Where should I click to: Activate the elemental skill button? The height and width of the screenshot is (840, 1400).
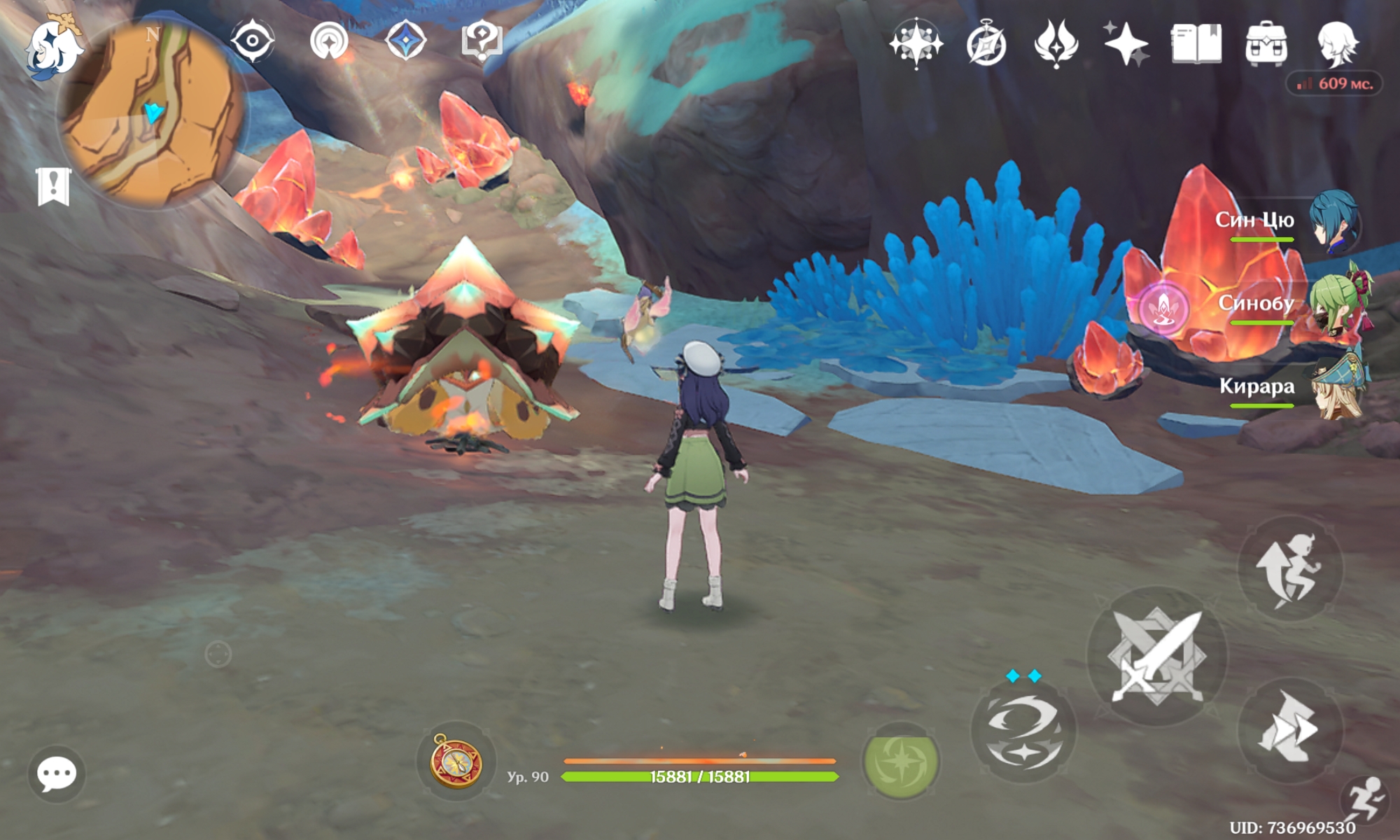tap(1023, 732)
